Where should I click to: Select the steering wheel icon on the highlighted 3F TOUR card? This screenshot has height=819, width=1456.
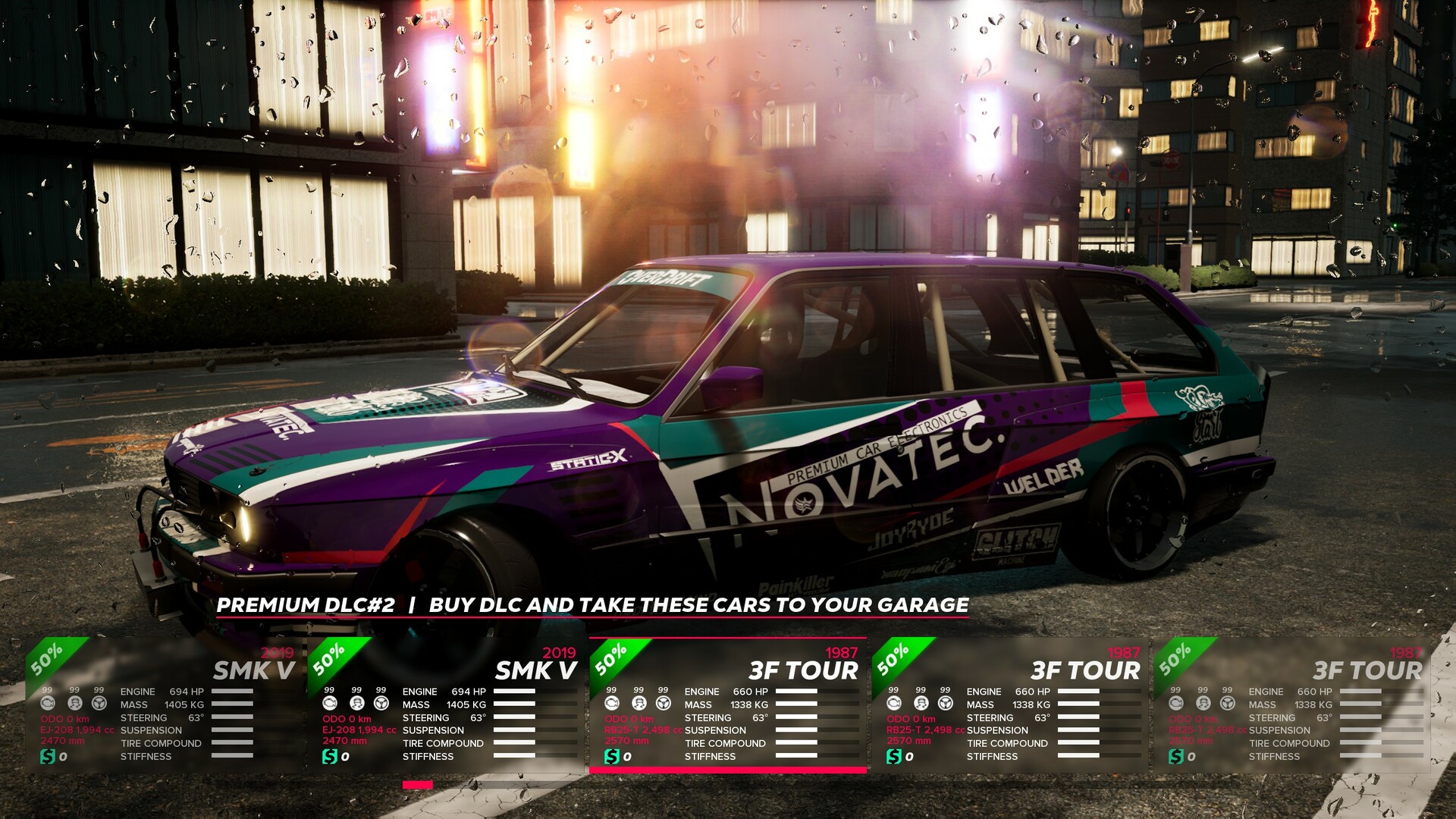665,704
